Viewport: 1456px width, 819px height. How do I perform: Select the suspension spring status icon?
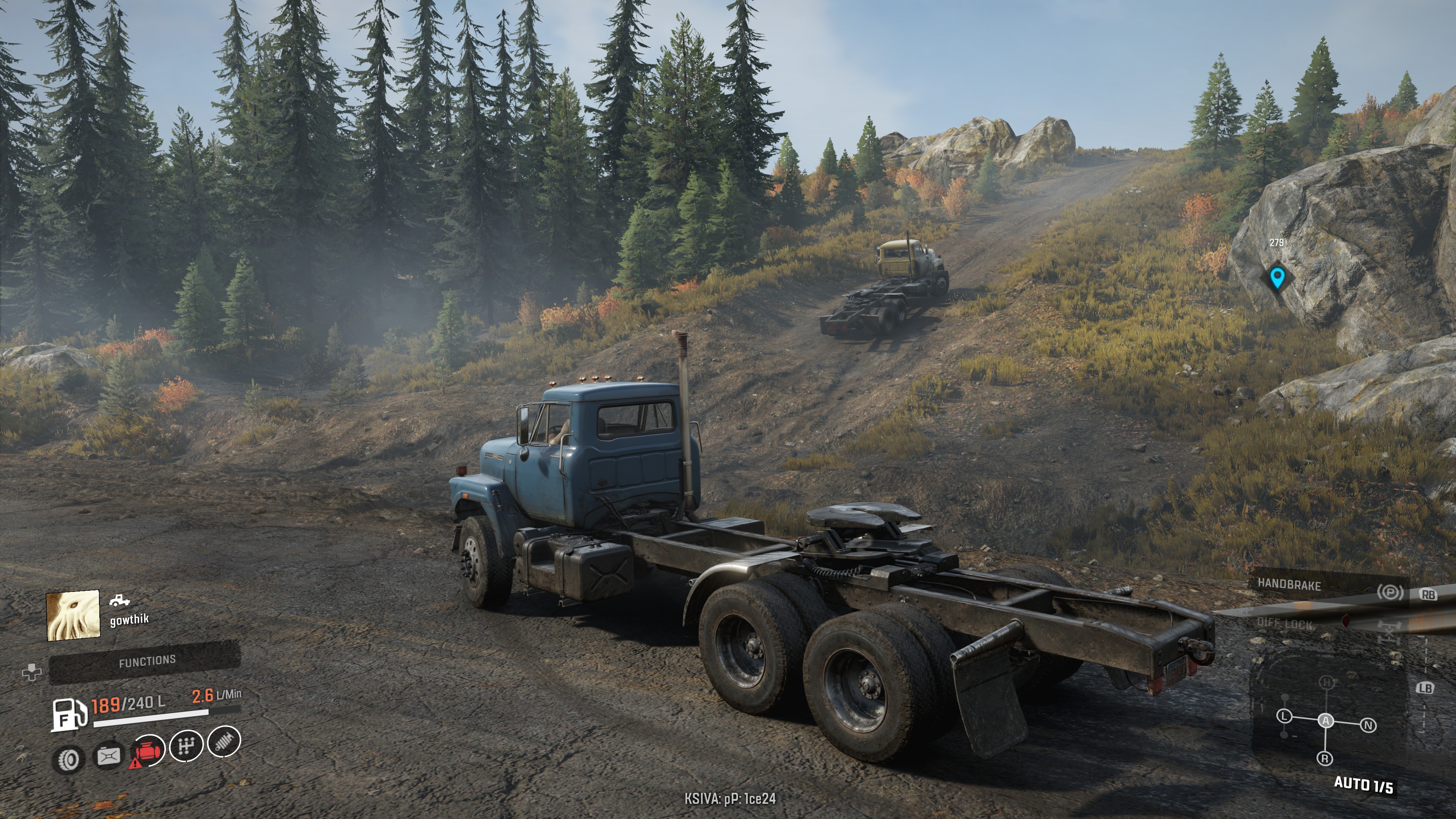(224, 741)
